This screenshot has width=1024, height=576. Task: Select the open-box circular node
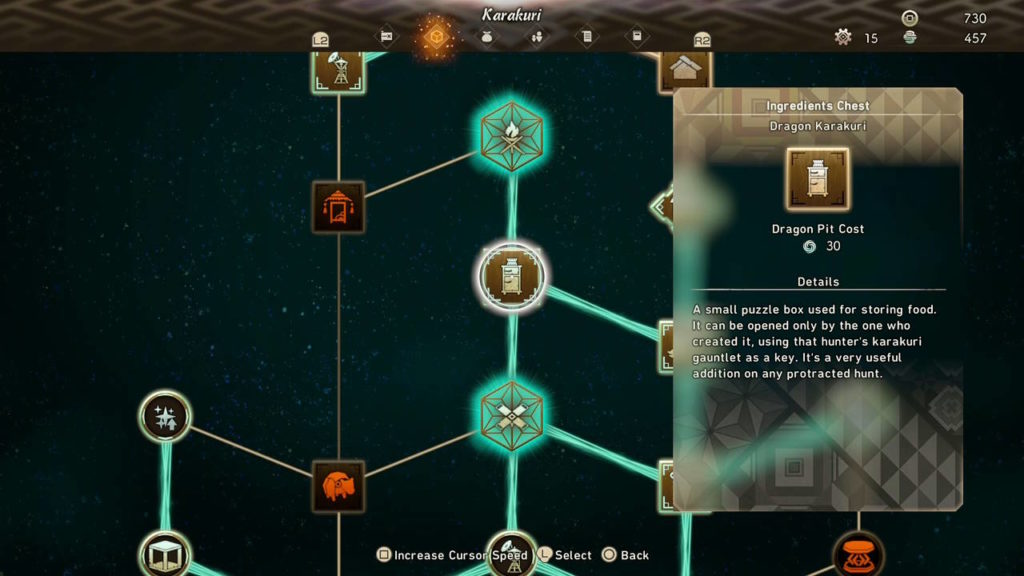pyautogui.click(x=165, y=556)
